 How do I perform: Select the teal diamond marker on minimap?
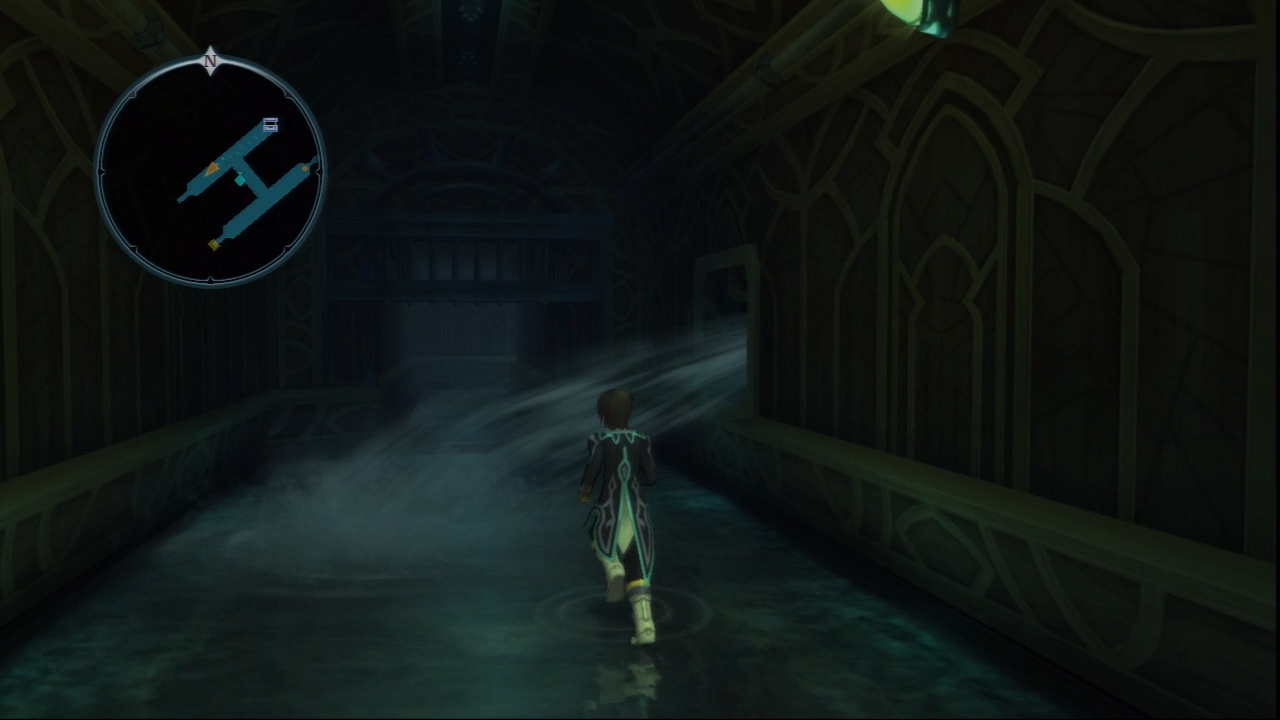240,180
